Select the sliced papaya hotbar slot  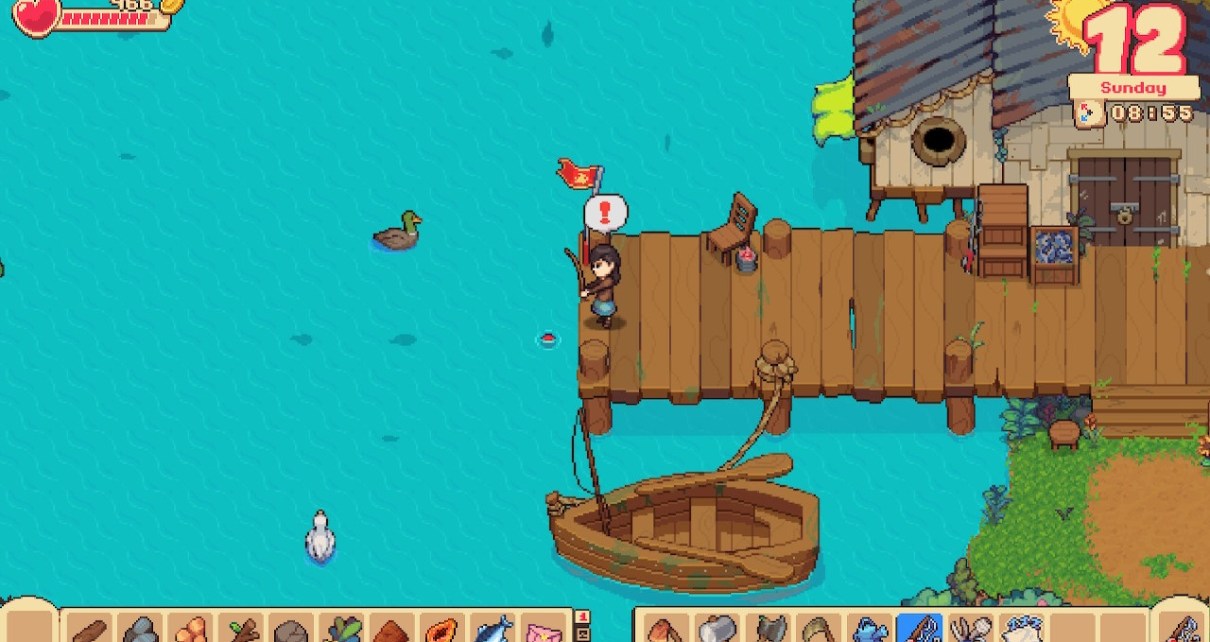coord(443,630)
